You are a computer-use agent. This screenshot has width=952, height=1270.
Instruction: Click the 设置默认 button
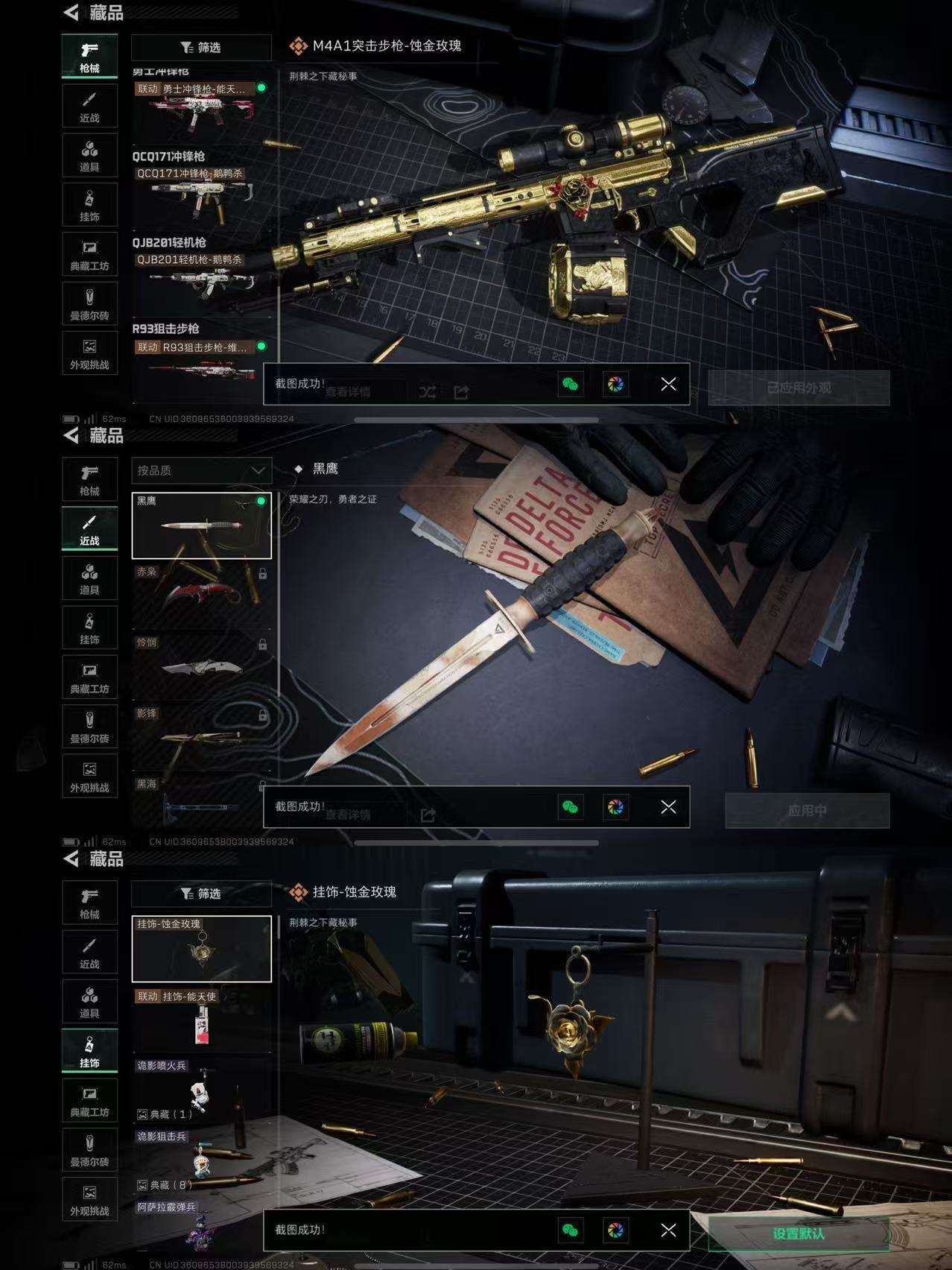(799, 1233)
